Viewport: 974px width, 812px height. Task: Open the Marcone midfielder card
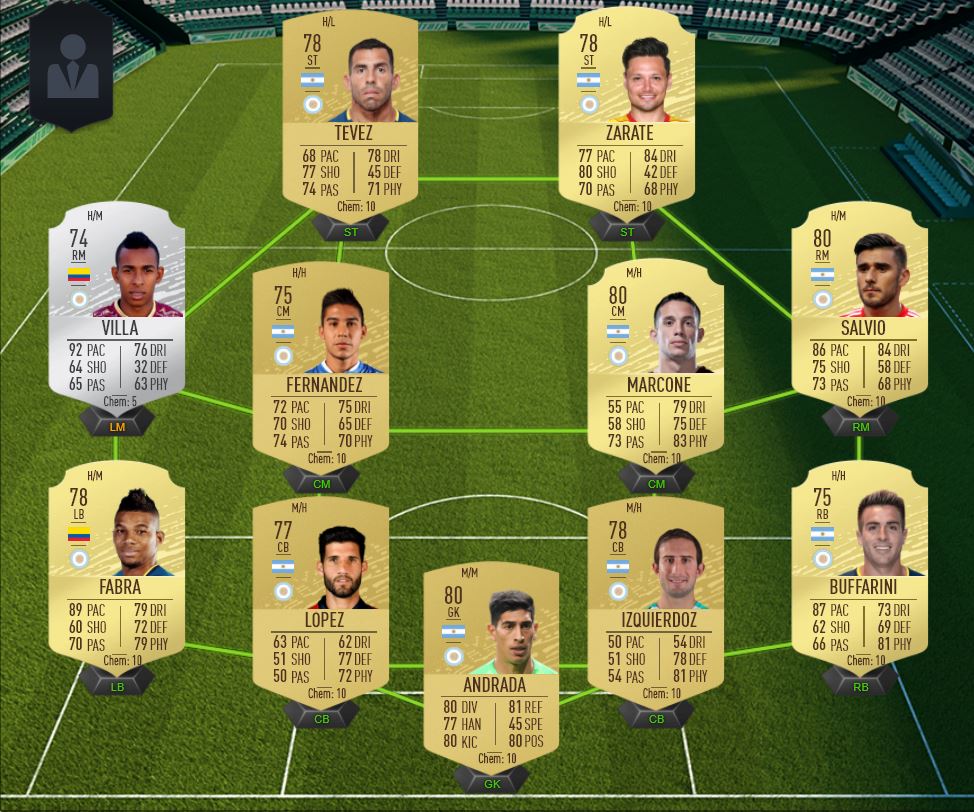pyautogui.click(x=656, y=365)
